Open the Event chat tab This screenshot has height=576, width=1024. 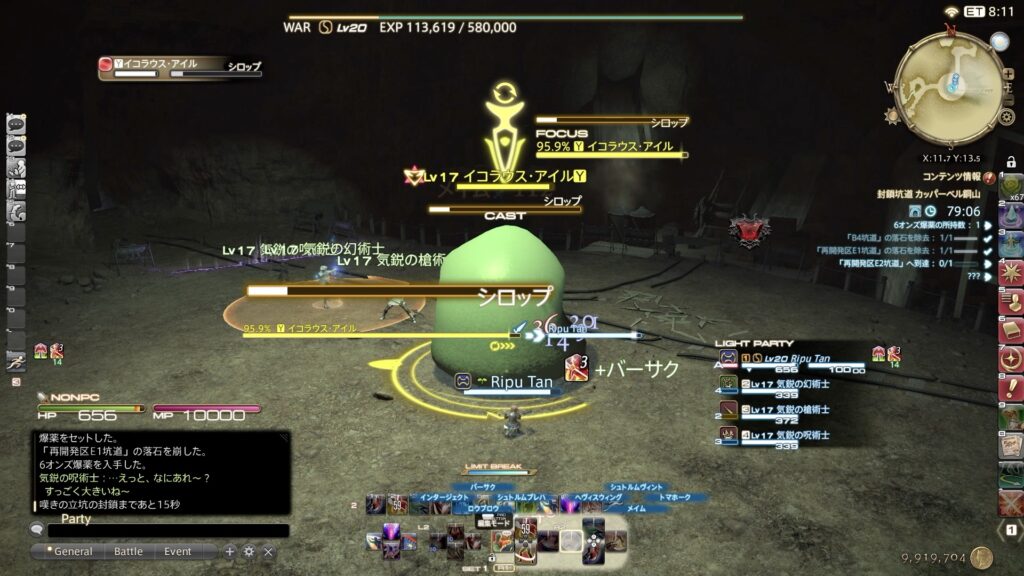178,551
